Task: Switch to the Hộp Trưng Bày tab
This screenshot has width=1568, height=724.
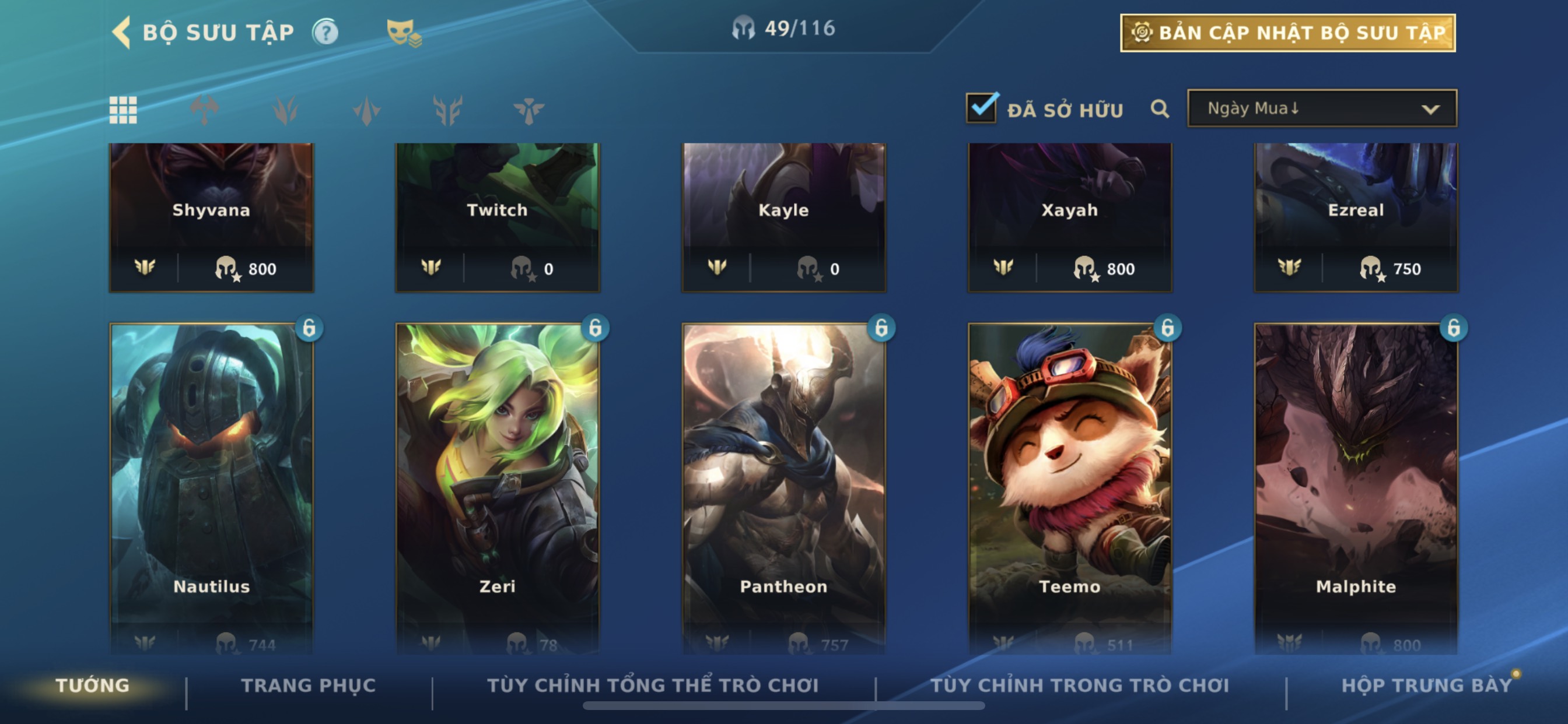Action: pos(1426,686)
